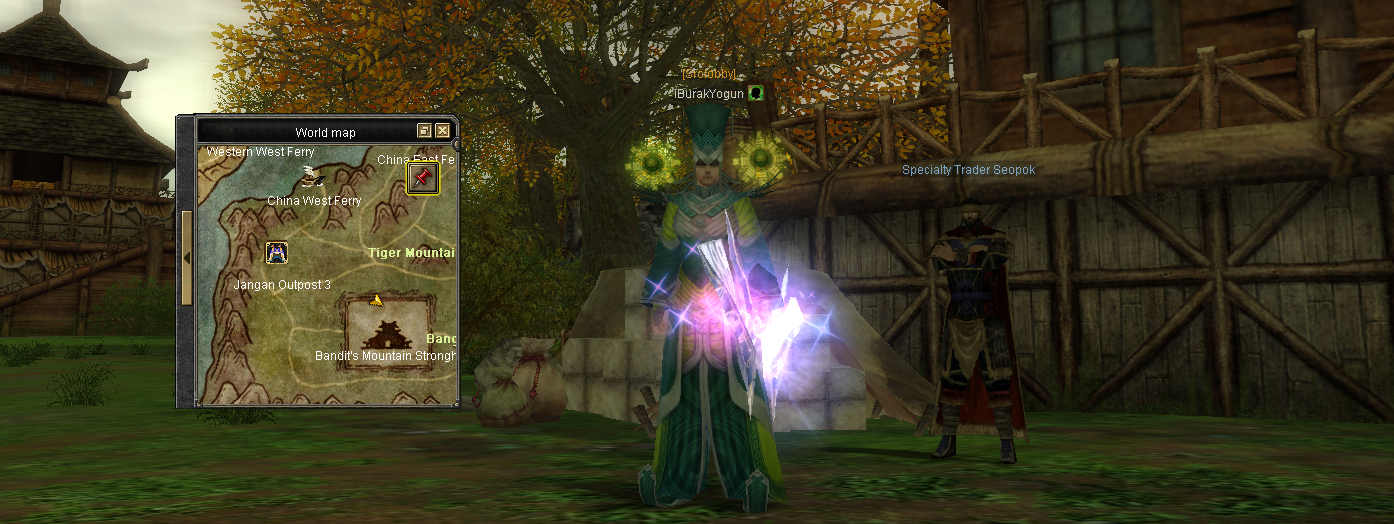Close the World map window
Image resolution: width=1394 pixels, height=524 pixels.
(442, 131)
